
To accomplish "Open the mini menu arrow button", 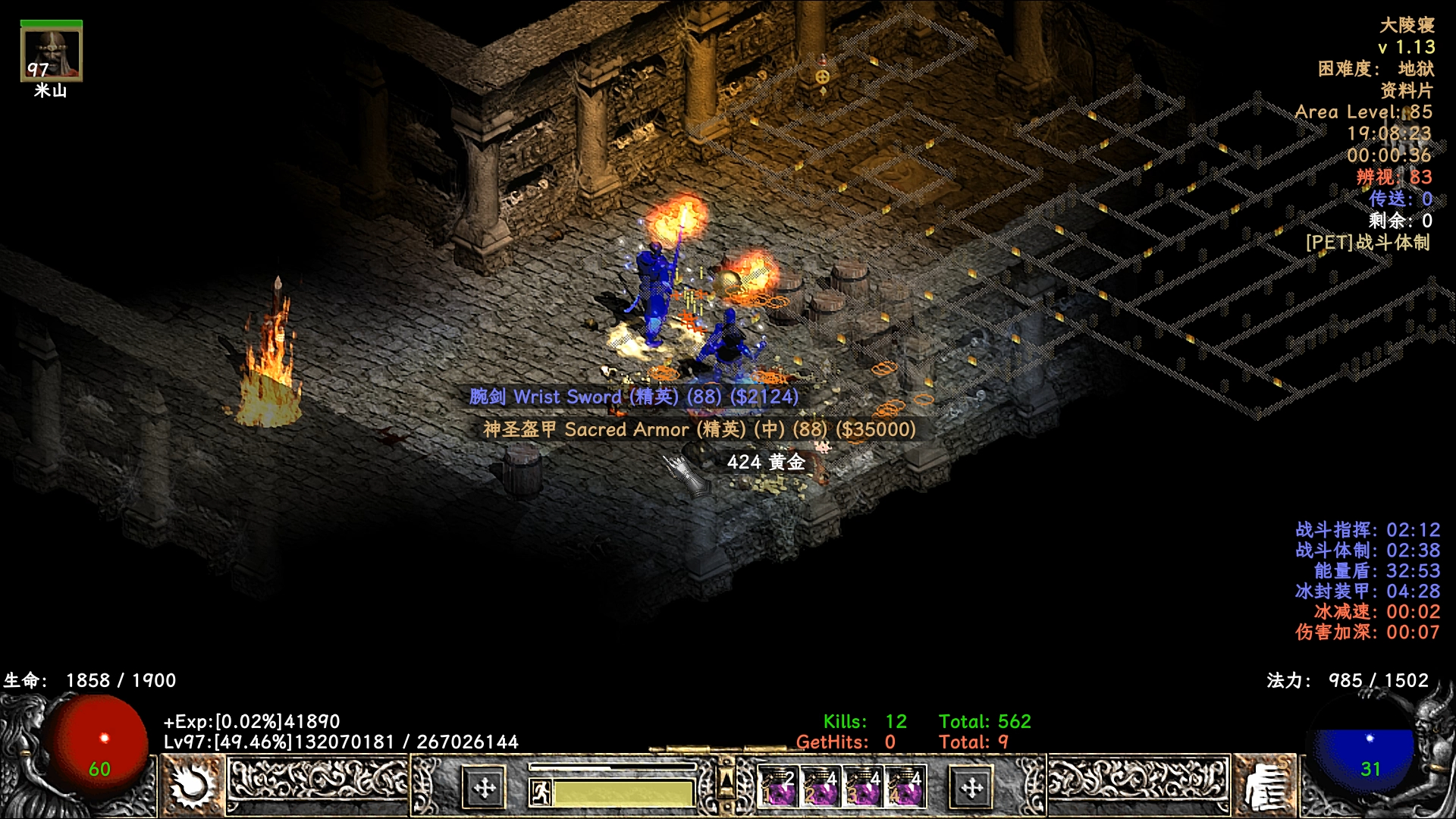I will click(x=726, y=780).
